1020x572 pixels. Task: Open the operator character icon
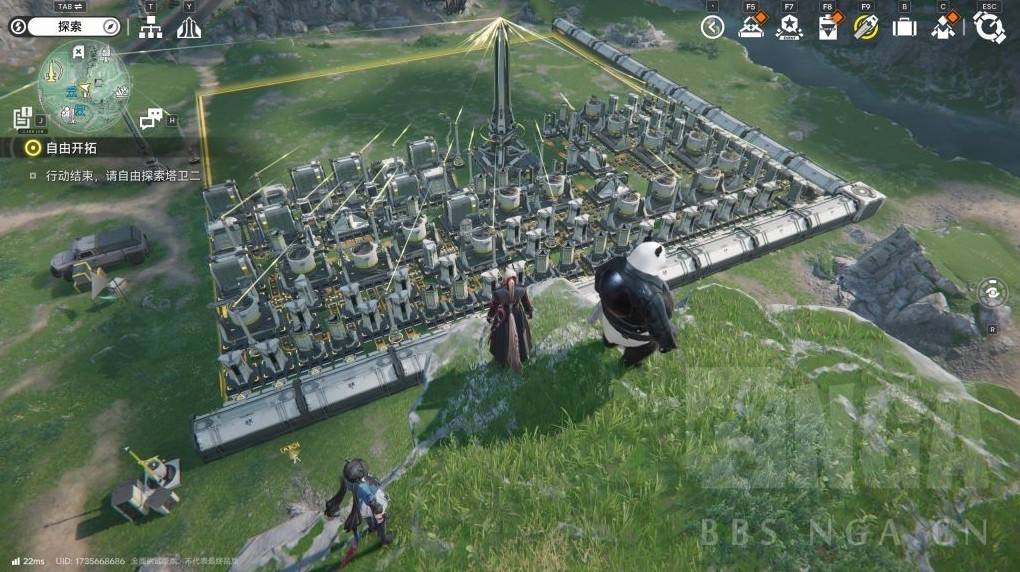tap(943, 27)
